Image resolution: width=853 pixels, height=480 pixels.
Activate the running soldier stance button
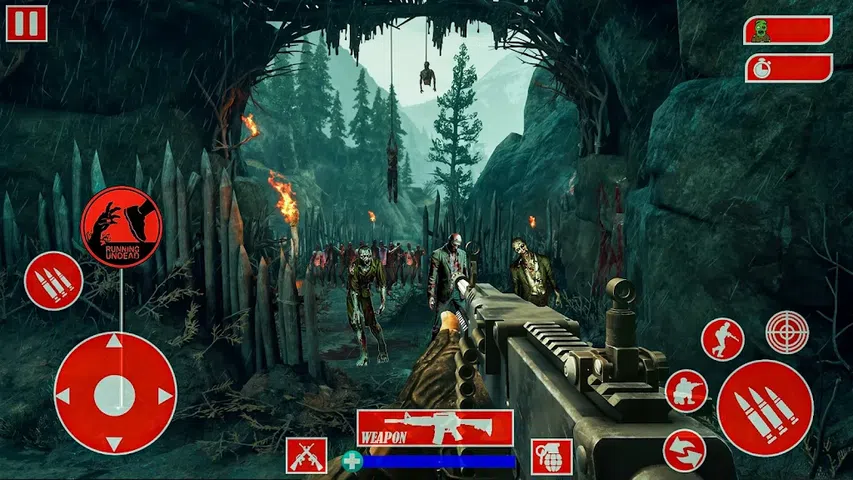[x=722, y=340]
